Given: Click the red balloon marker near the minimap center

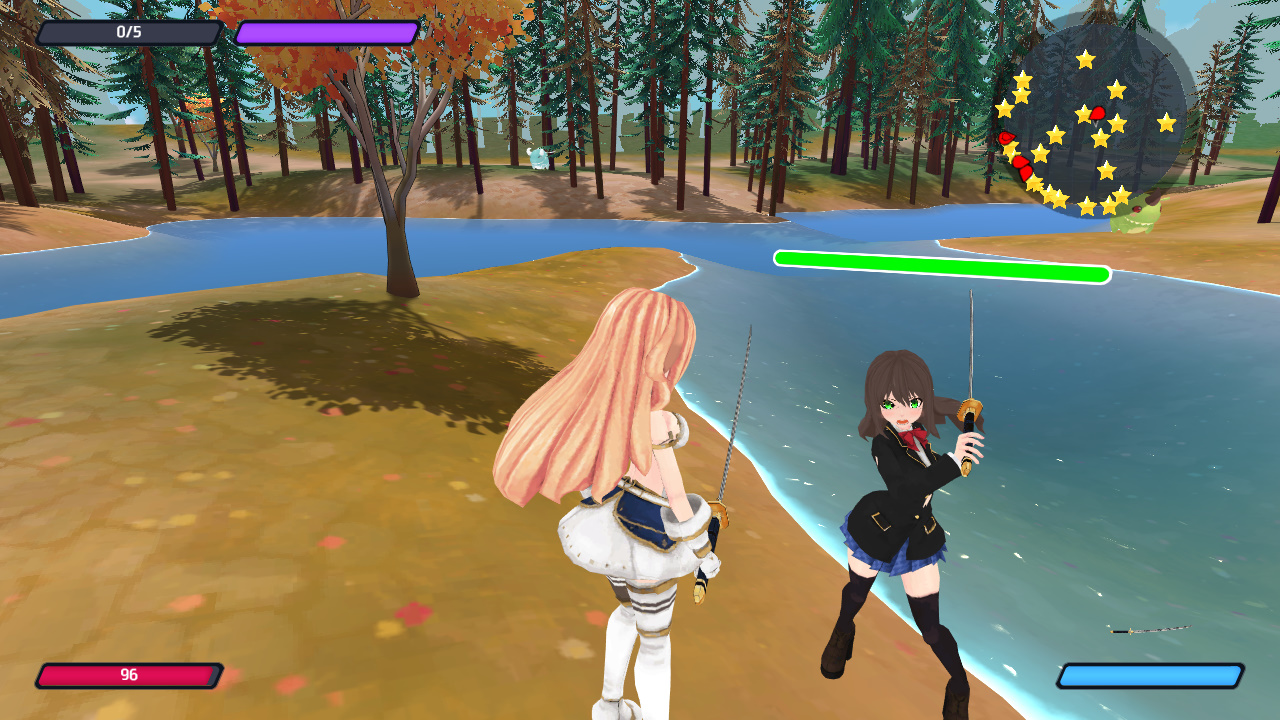Looking at the screenshot, I should pos(1096,112).
